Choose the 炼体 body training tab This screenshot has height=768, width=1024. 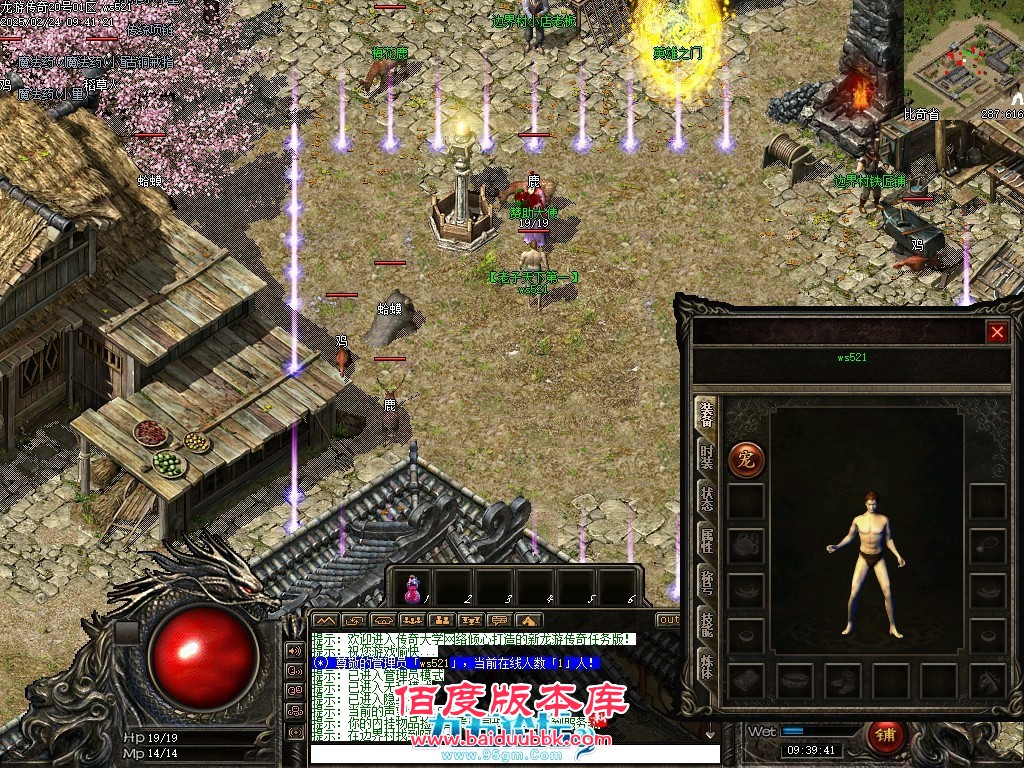(x=706, y=664)
